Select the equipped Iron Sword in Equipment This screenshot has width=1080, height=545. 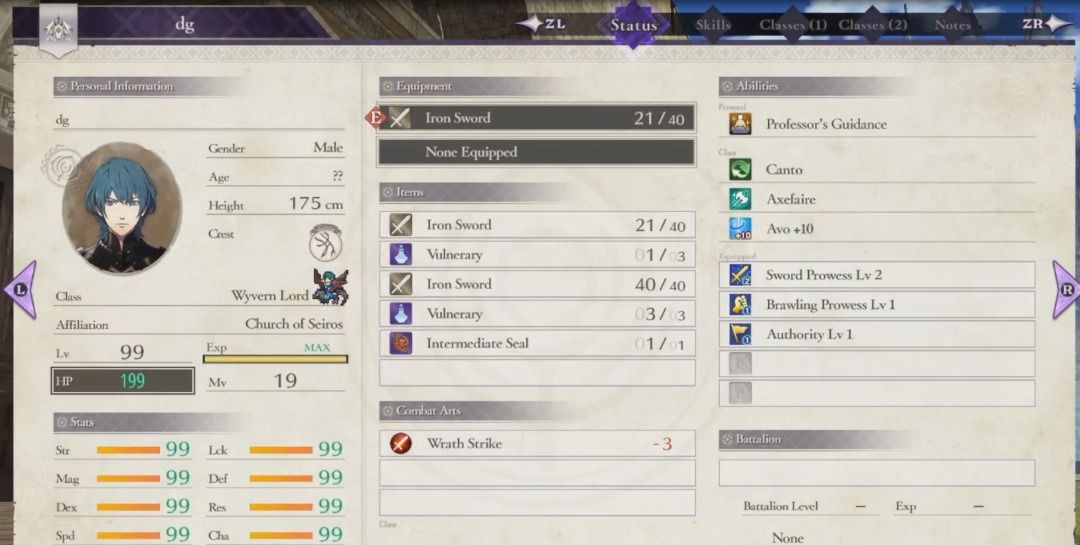point(536,118)
